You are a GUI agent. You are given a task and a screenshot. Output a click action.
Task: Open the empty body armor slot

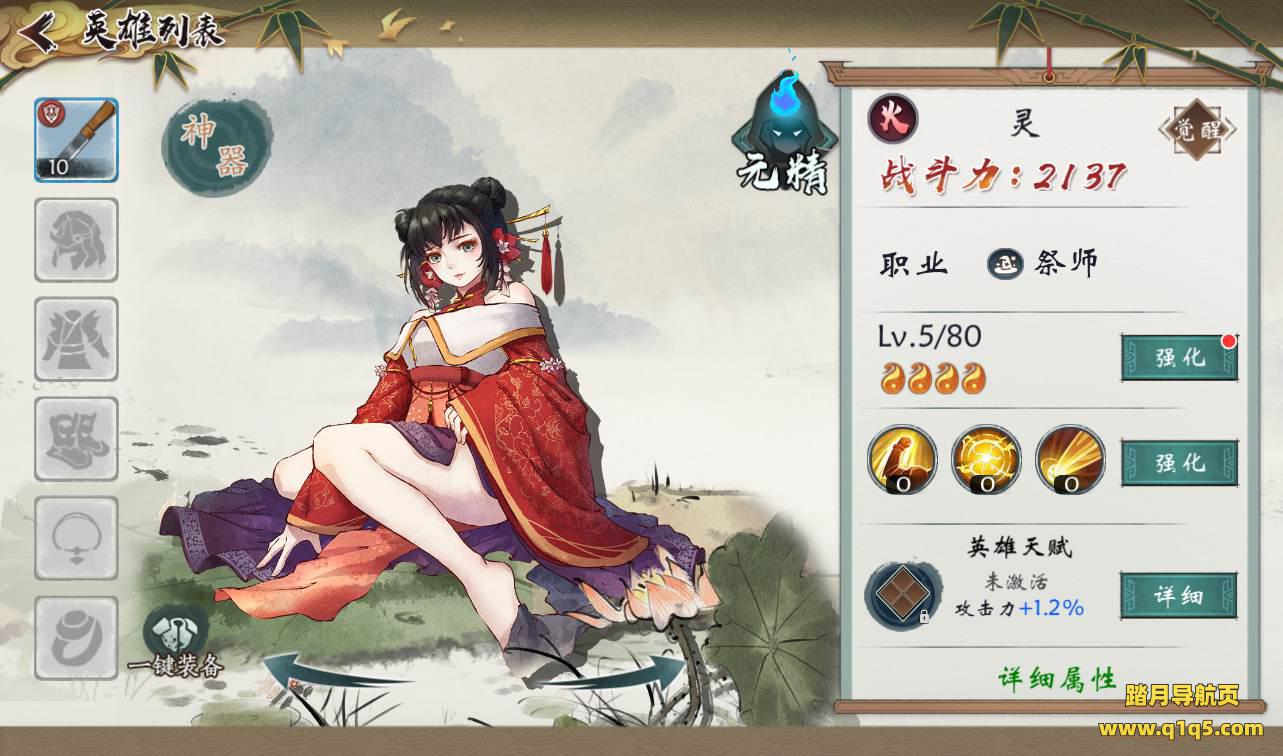[x=76, y=339]
